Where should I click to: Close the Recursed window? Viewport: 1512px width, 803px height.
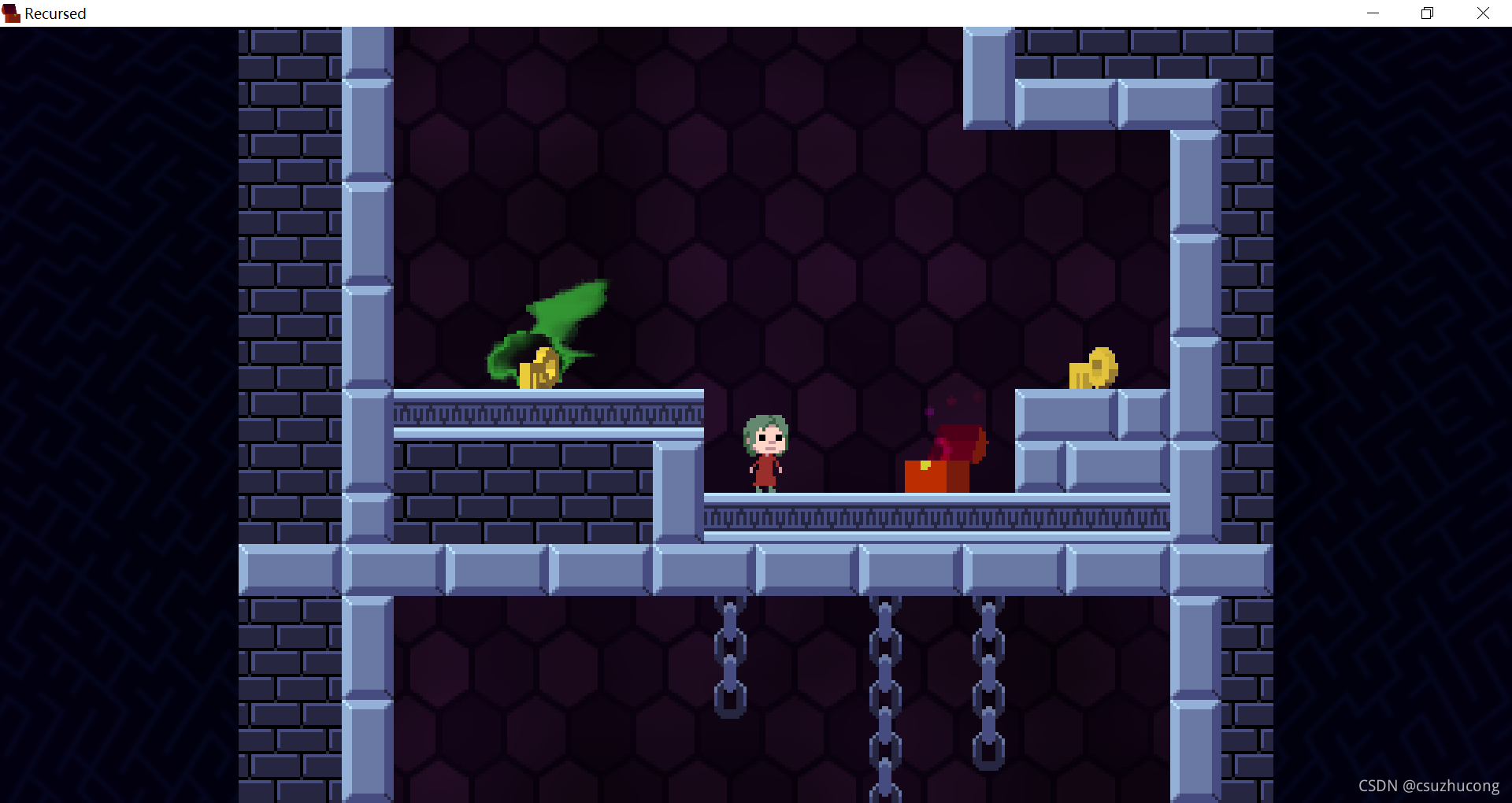[1483, 13]
